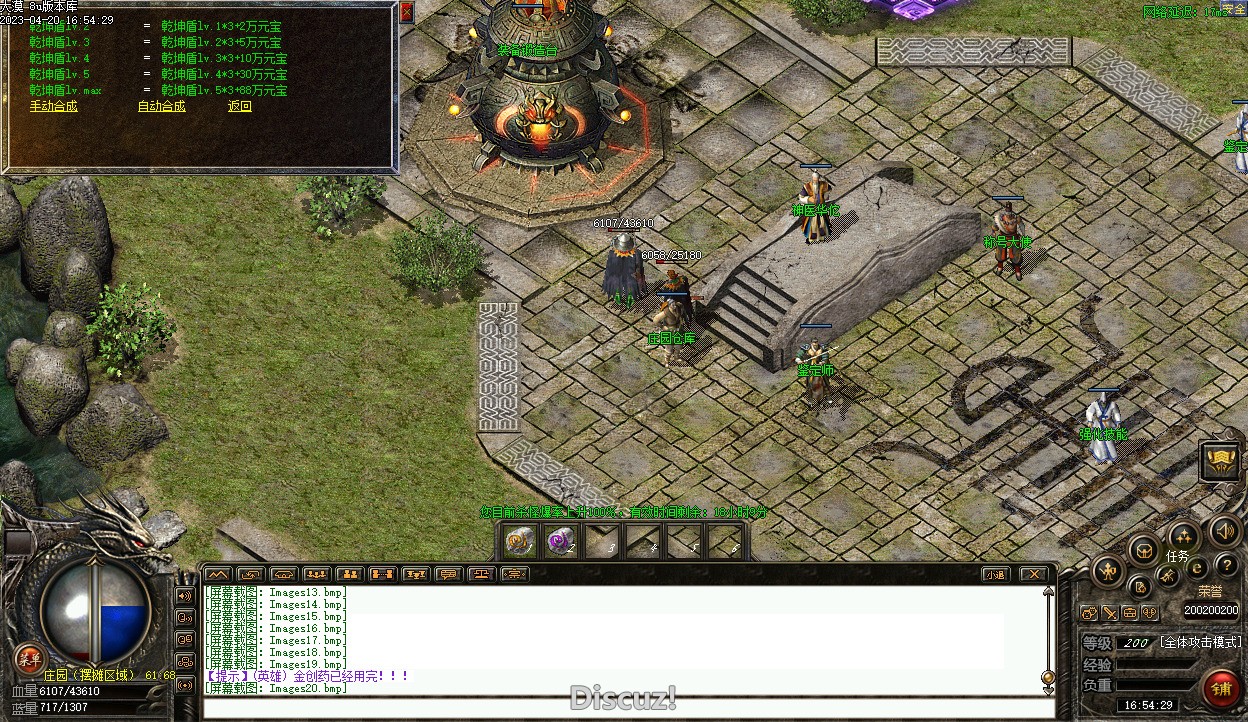1248x722 pixels.
Task: Click the round 'e' button
Action: point(1197,569)
